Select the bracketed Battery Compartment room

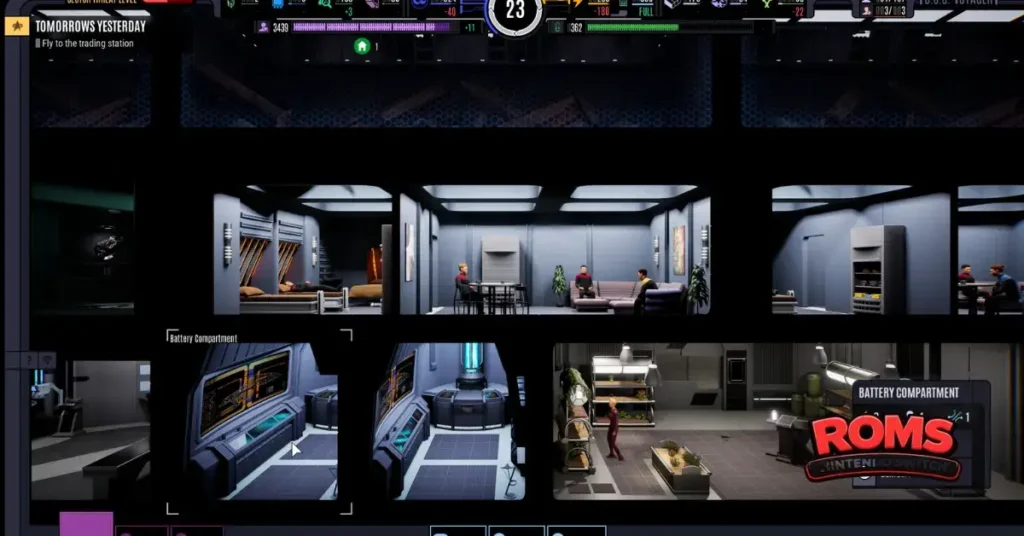point(259,421)
